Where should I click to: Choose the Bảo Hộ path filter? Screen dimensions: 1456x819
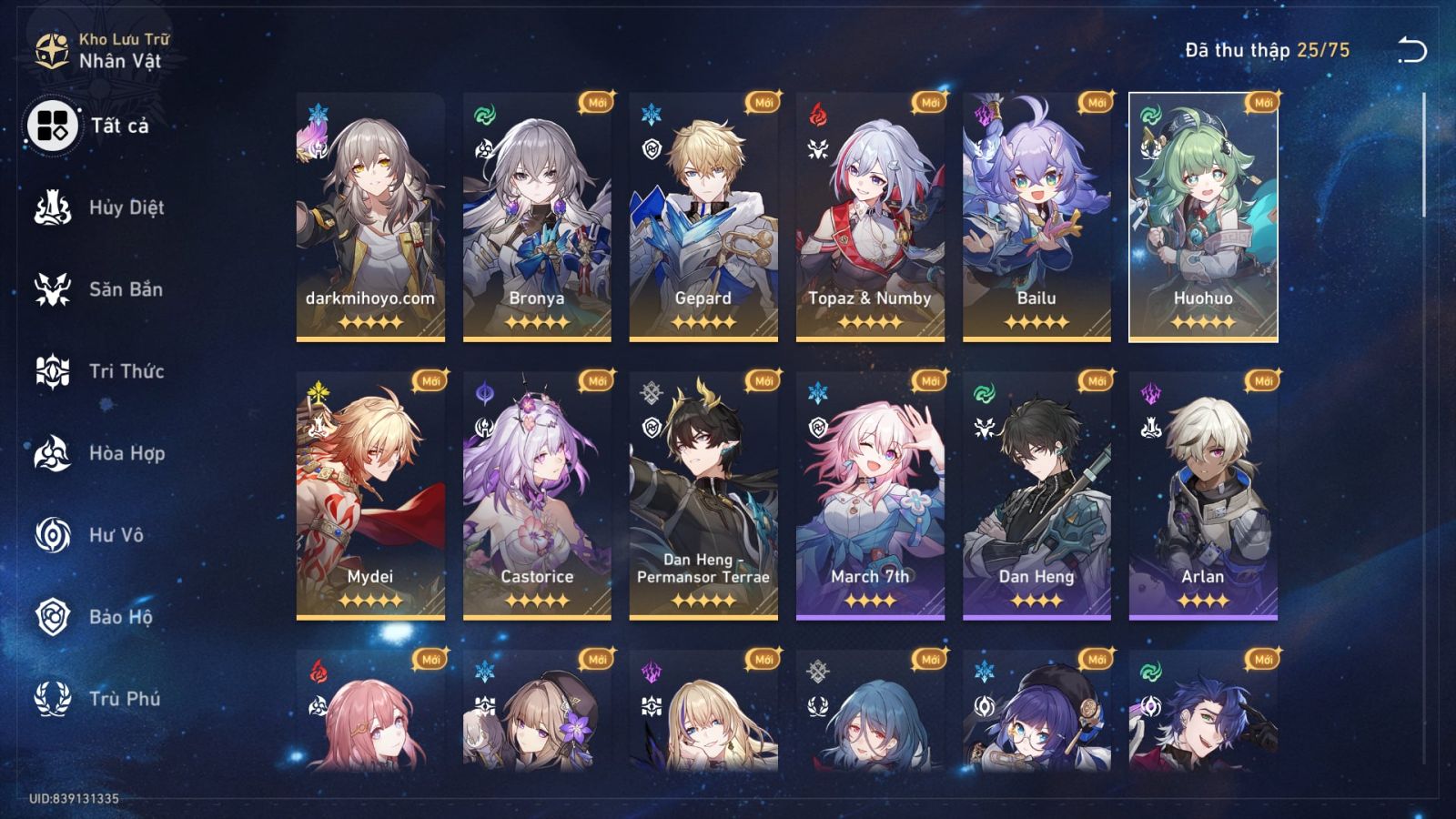click(52, 617)
